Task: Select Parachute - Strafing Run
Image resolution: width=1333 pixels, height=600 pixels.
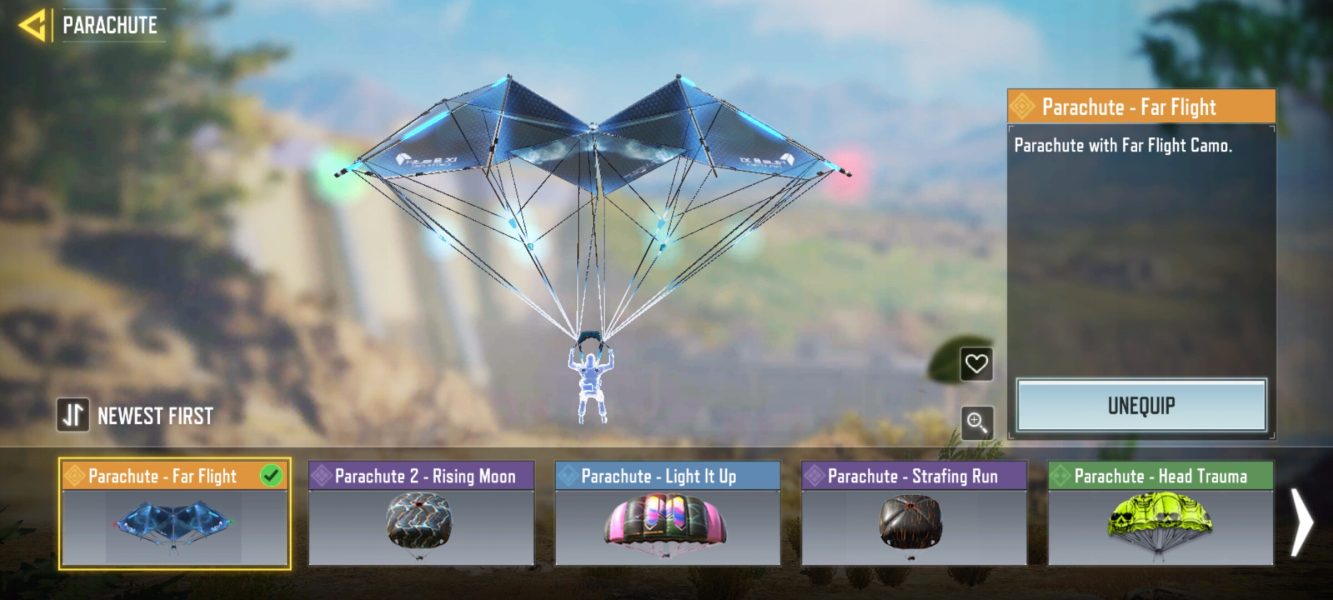Action: (x=914, y=514)
